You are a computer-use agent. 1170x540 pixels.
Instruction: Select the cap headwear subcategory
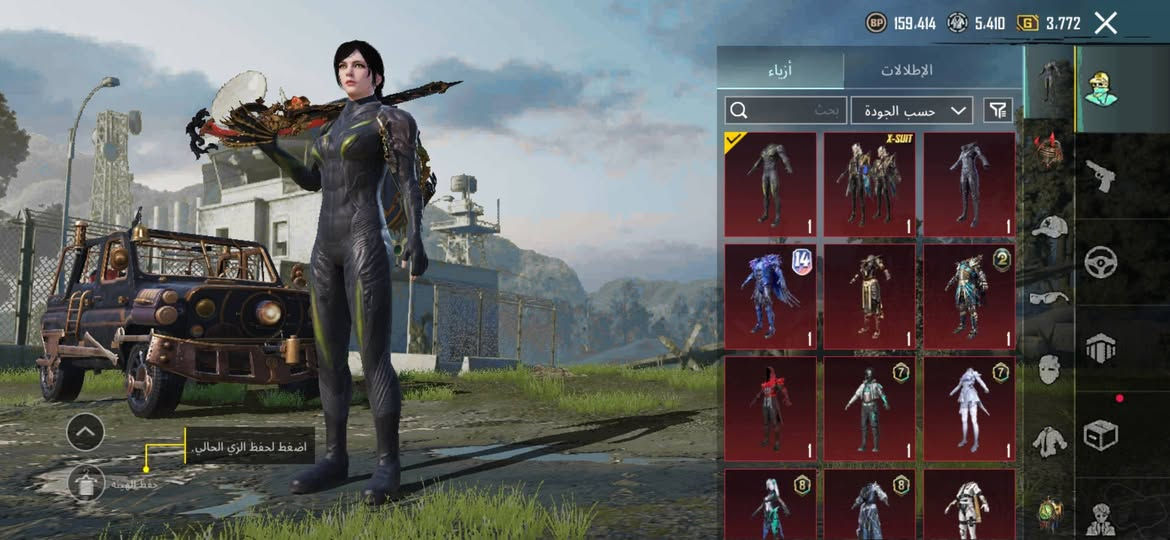1049,227
